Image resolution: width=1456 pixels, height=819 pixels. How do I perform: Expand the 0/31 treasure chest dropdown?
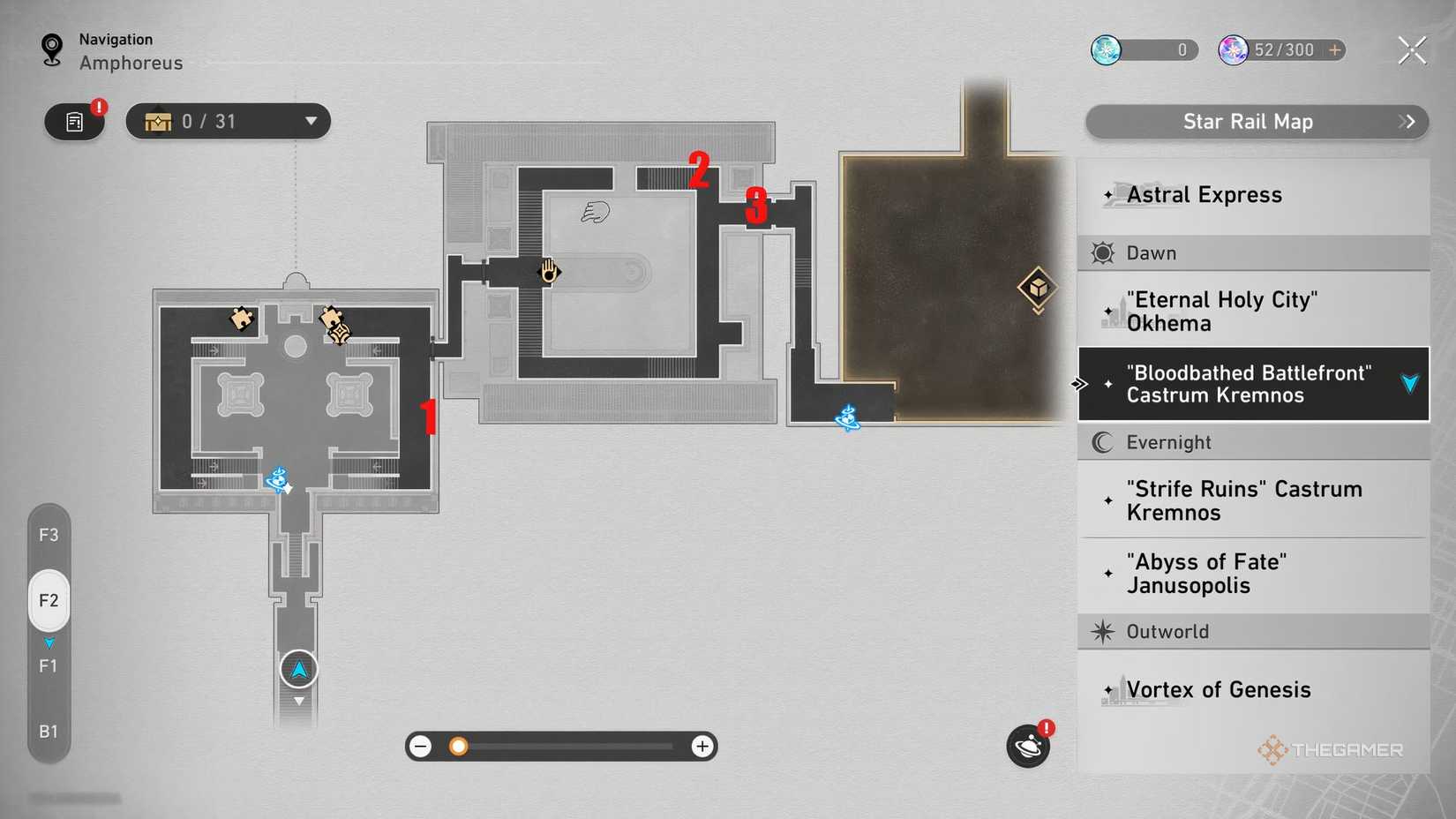(x=310, y=121)
